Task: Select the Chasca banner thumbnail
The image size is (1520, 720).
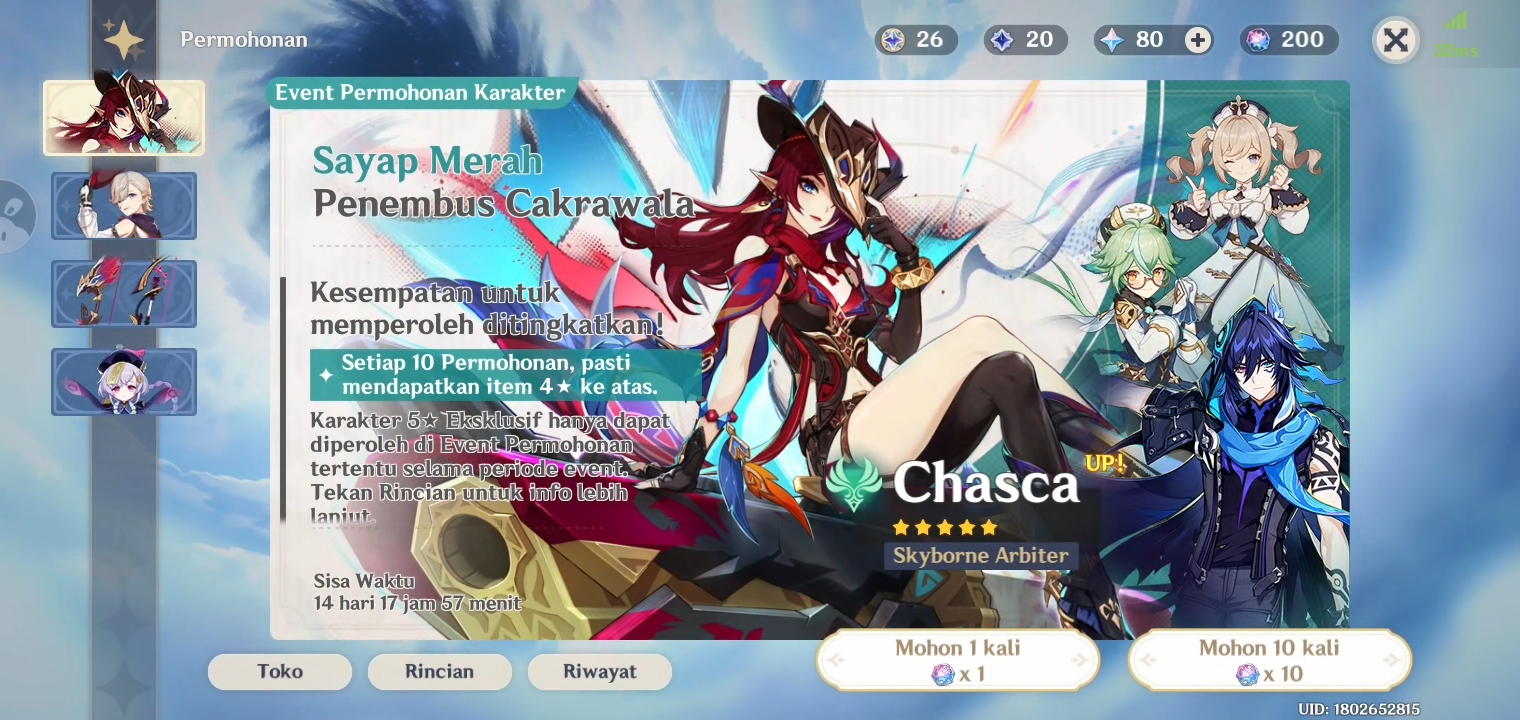Action: click(x=124, y=117)
